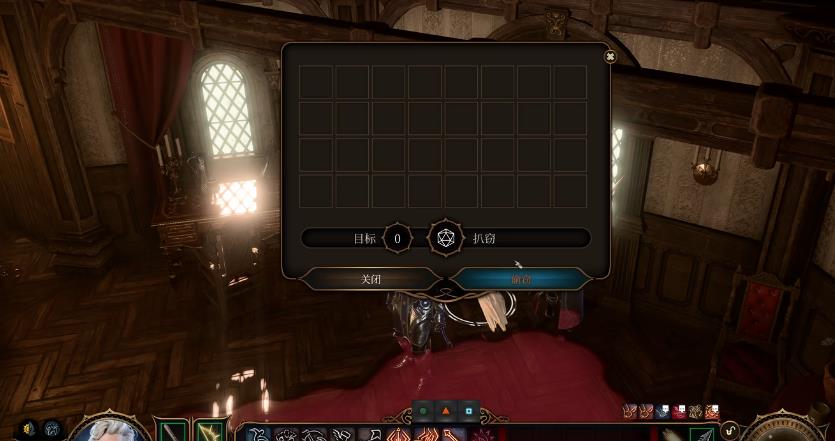Select the green circle action filter
Image resolution: width=835 pixels, height=441 pixels.
[423, 410]
